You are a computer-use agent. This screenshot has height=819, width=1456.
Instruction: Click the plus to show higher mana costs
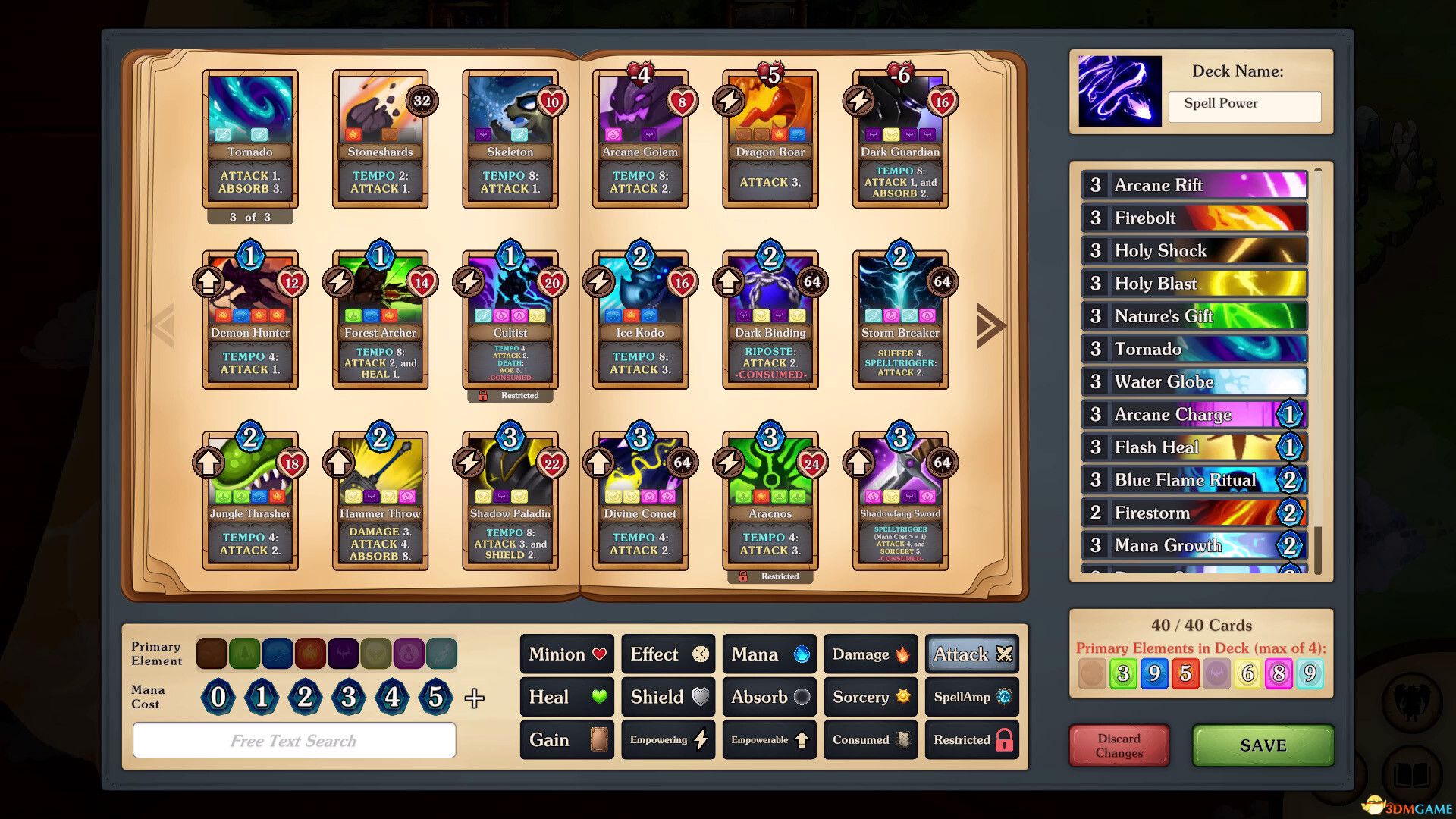475,699
